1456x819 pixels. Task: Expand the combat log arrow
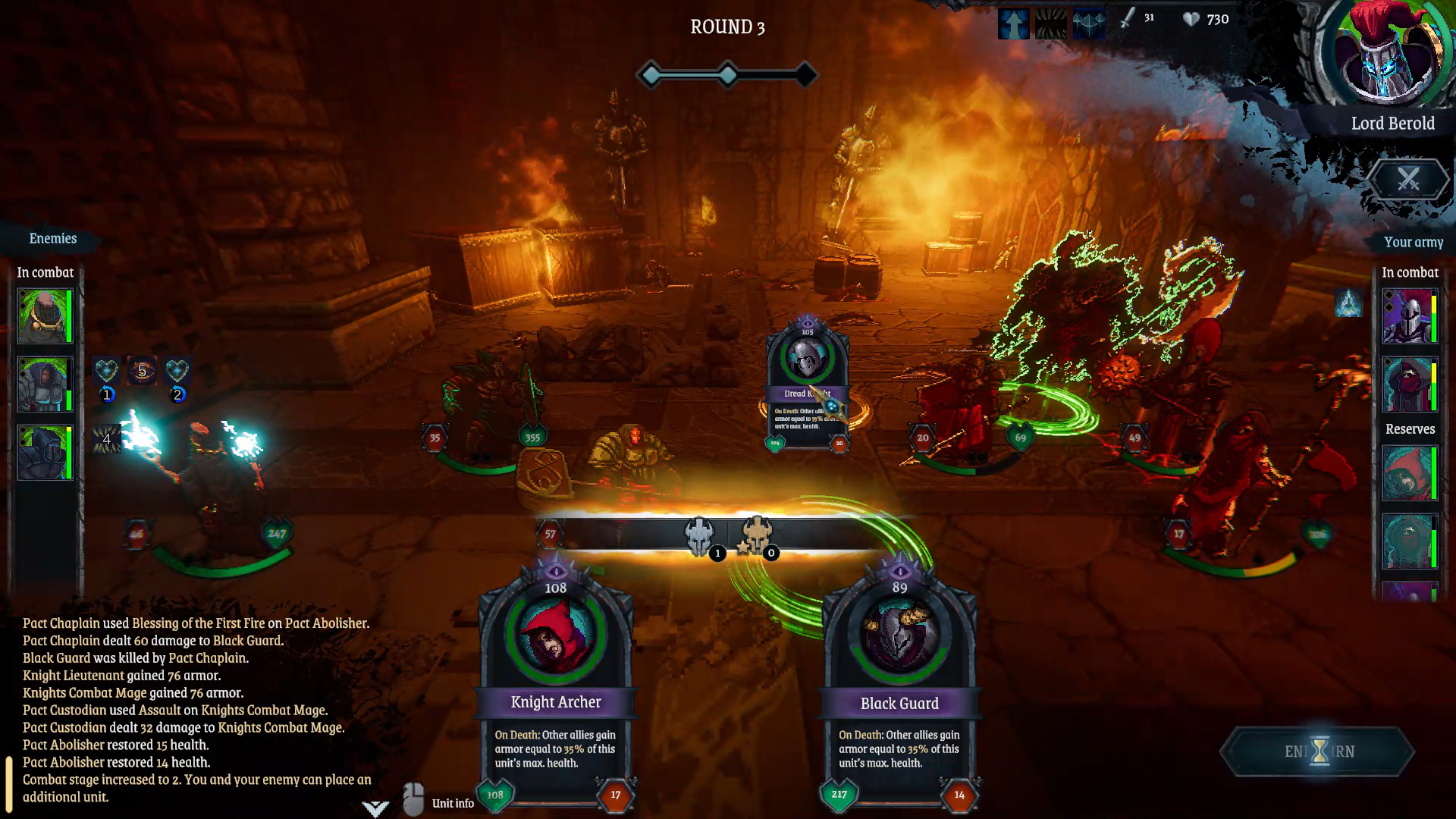pos(375,808)
